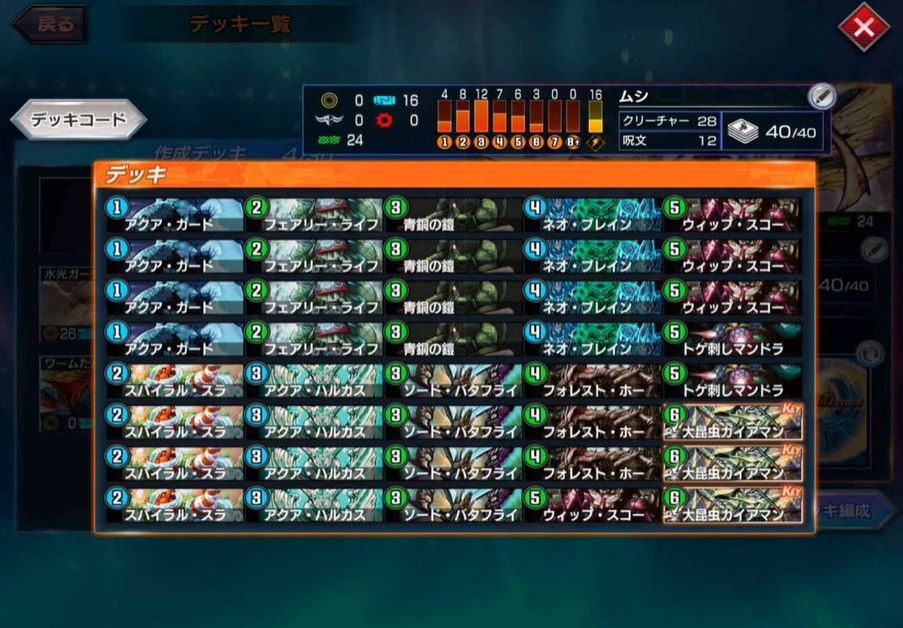Viewport: 903px width, 628px height.
Task: Open the デッキコード deck code option
Action: coord(78,120)
